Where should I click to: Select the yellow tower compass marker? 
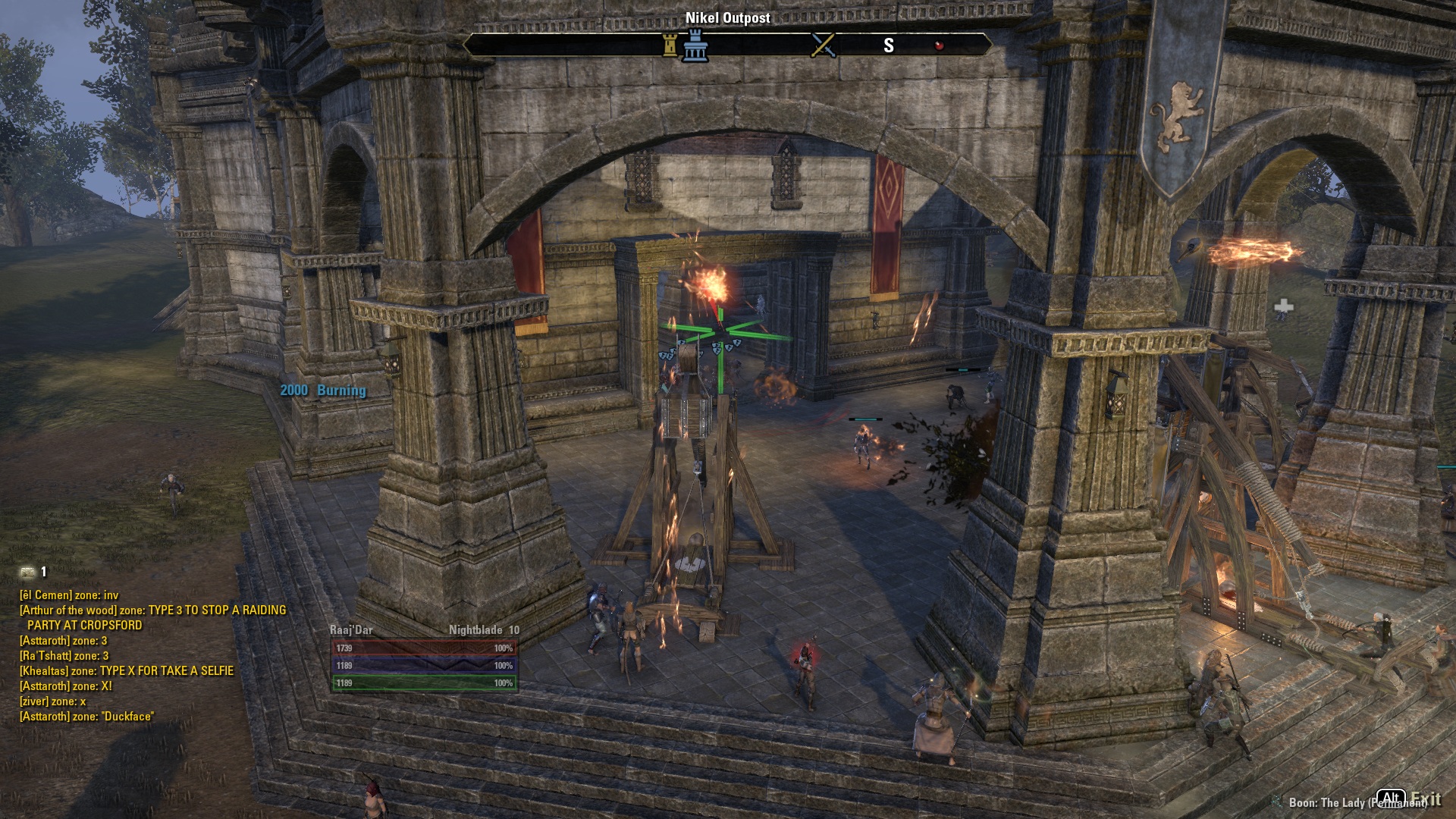pyautogui.click(x=670, y=45)
